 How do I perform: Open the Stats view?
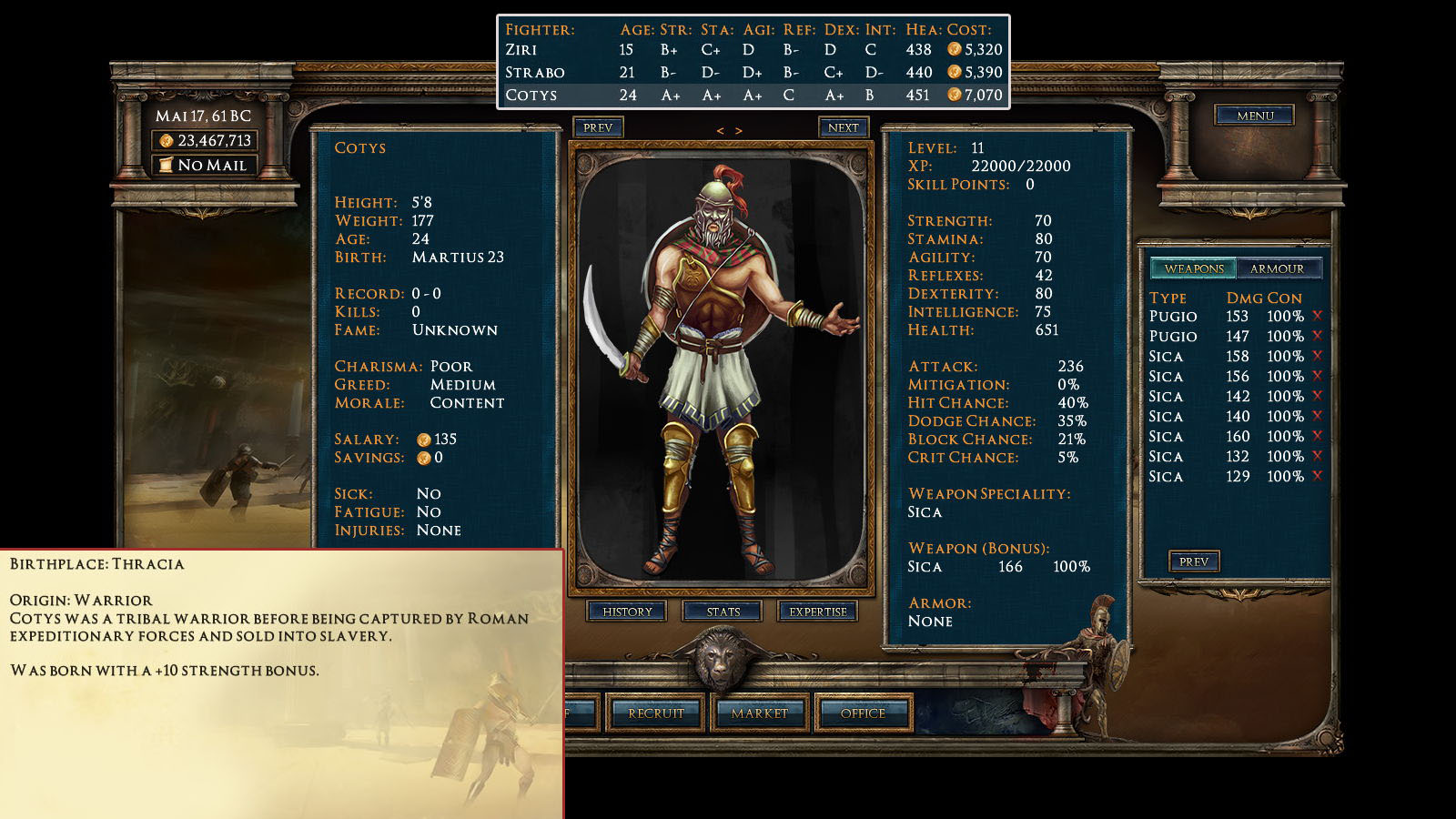click(x=723, y=612)
